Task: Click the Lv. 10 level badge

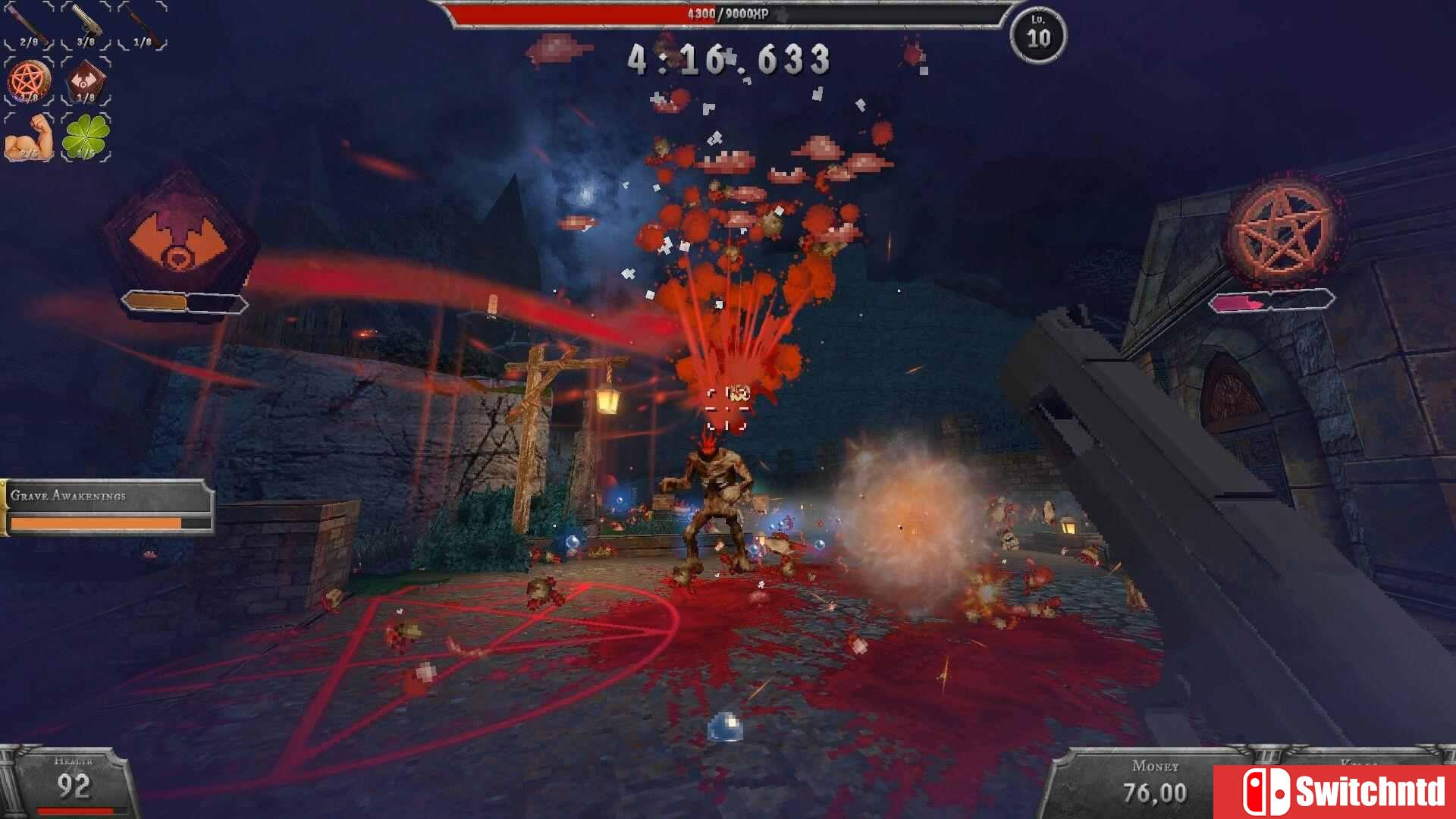Action: point(1036,33)
